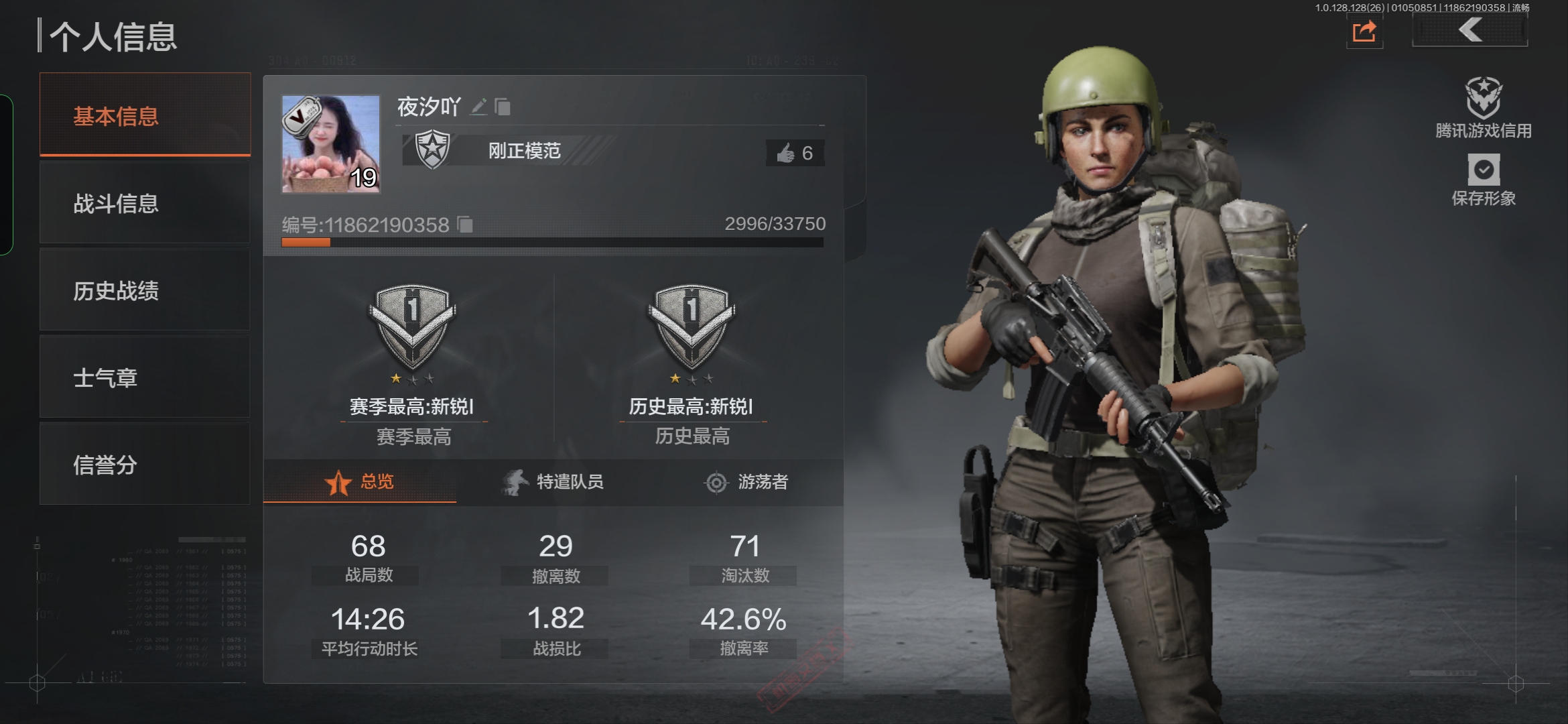The height and width of the screenshot is (724, 1568).
Task: Open 腾讯游戏信用 credit page
Action: click(x=1483, y=108)
